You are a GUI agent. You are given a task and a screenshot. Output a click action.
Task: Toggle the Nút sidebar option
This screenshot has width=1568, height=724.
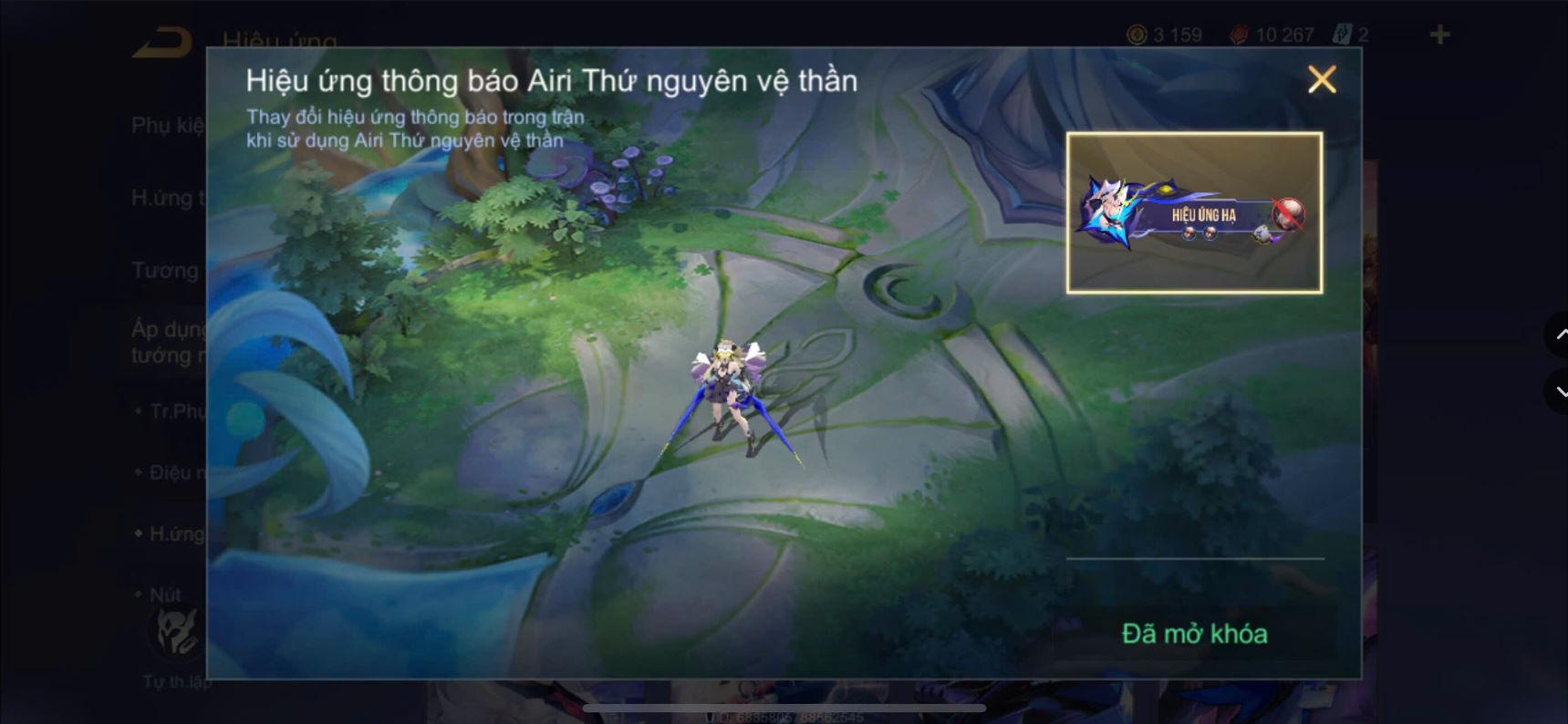pos(167,594)
